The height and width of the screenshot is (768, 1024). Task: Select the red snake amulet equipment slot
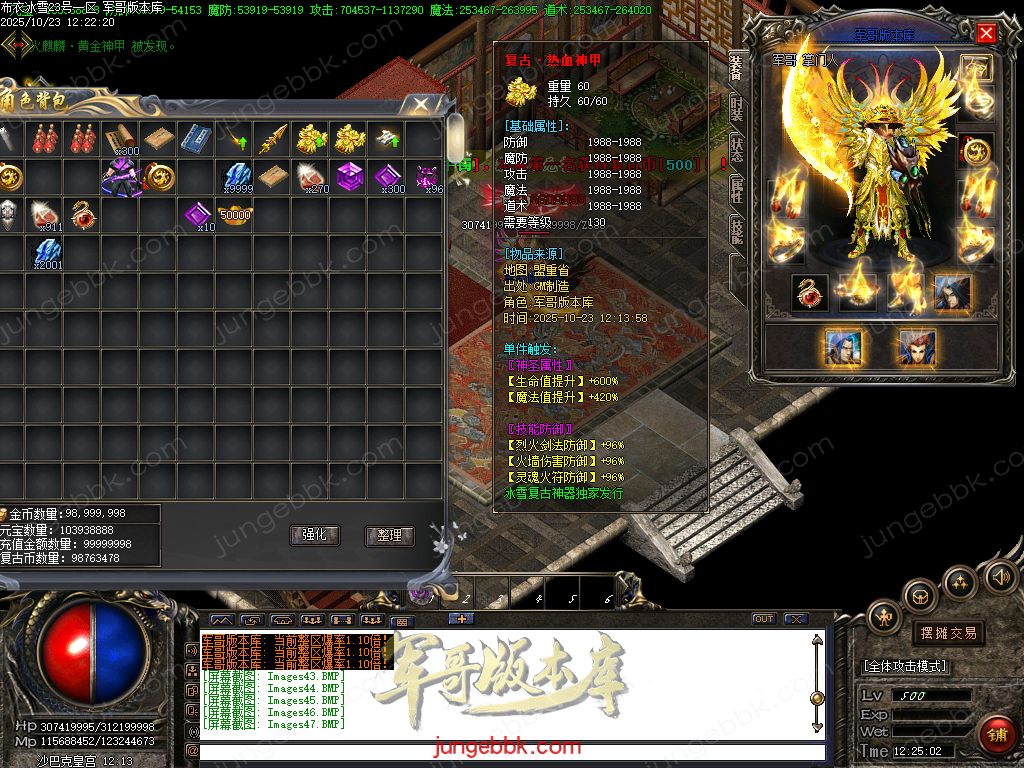click(x=809, y=292)
